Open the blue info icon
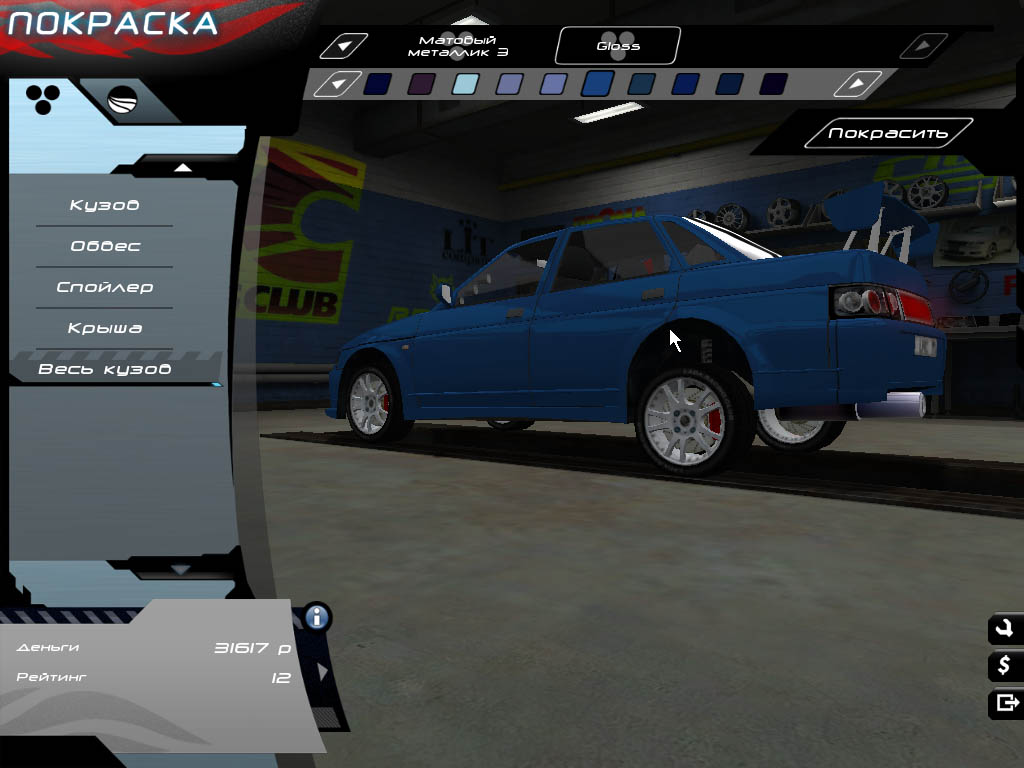 point(318,616)
